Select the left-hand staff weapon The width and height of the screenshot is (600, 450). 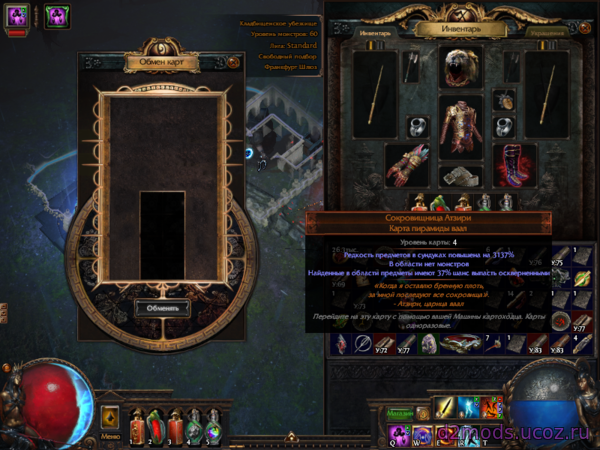point(373,92)
